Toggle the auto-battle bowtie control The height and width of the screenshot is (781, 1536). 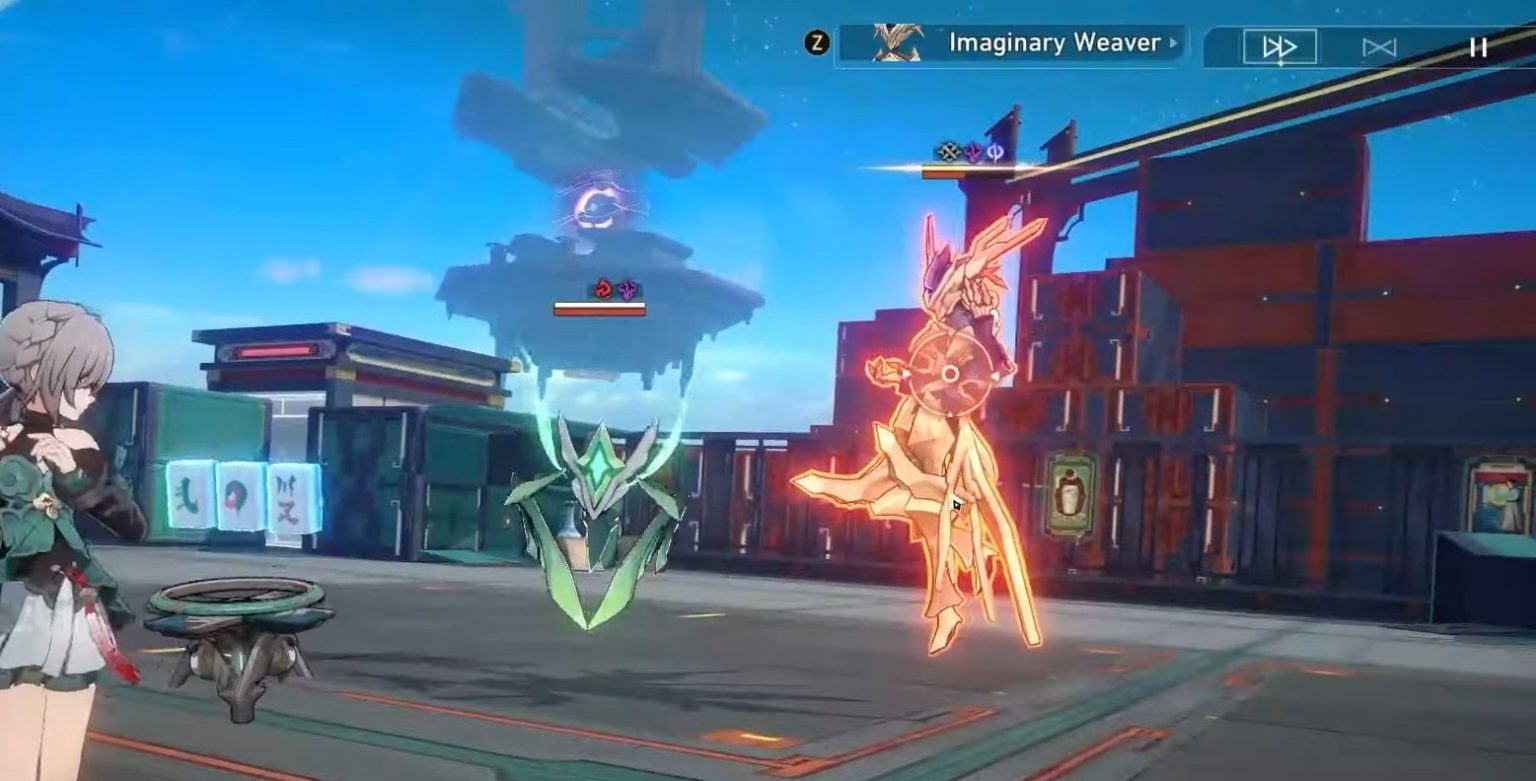[x=1378, y=45]
